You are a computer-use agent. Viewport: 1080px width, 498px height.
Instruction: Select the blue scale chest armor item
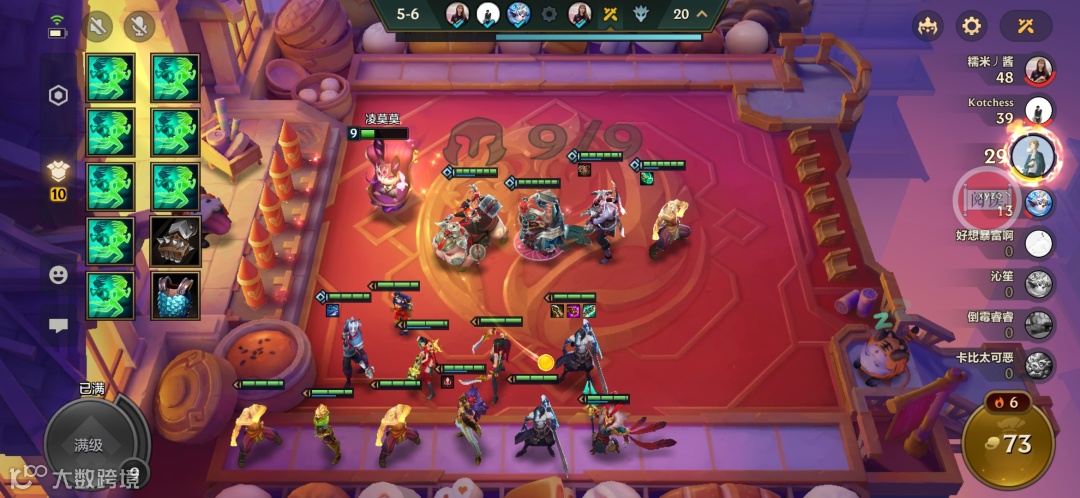175,296
